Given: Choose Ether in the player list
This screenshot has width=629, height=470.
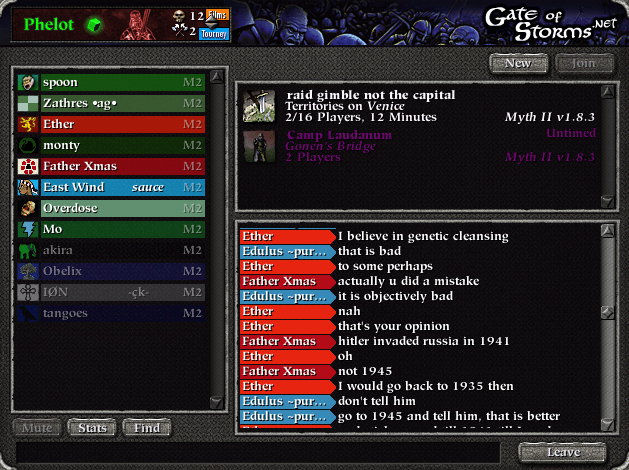Looking at the screenshot, I should pyautogui.click(x=111, y=124).
